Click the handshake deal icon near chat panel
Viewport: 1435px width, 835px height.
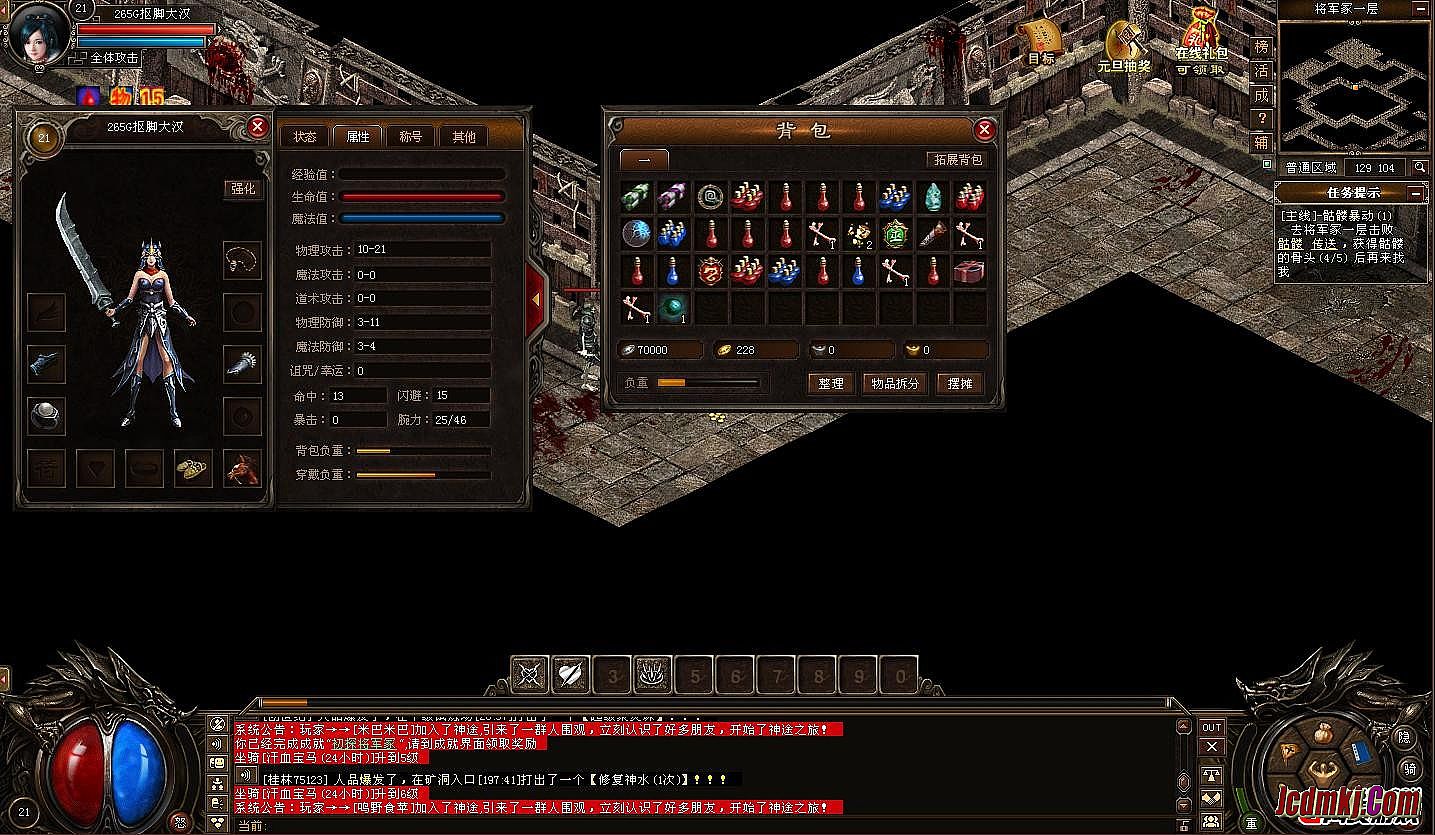(x=1211, y=798)
